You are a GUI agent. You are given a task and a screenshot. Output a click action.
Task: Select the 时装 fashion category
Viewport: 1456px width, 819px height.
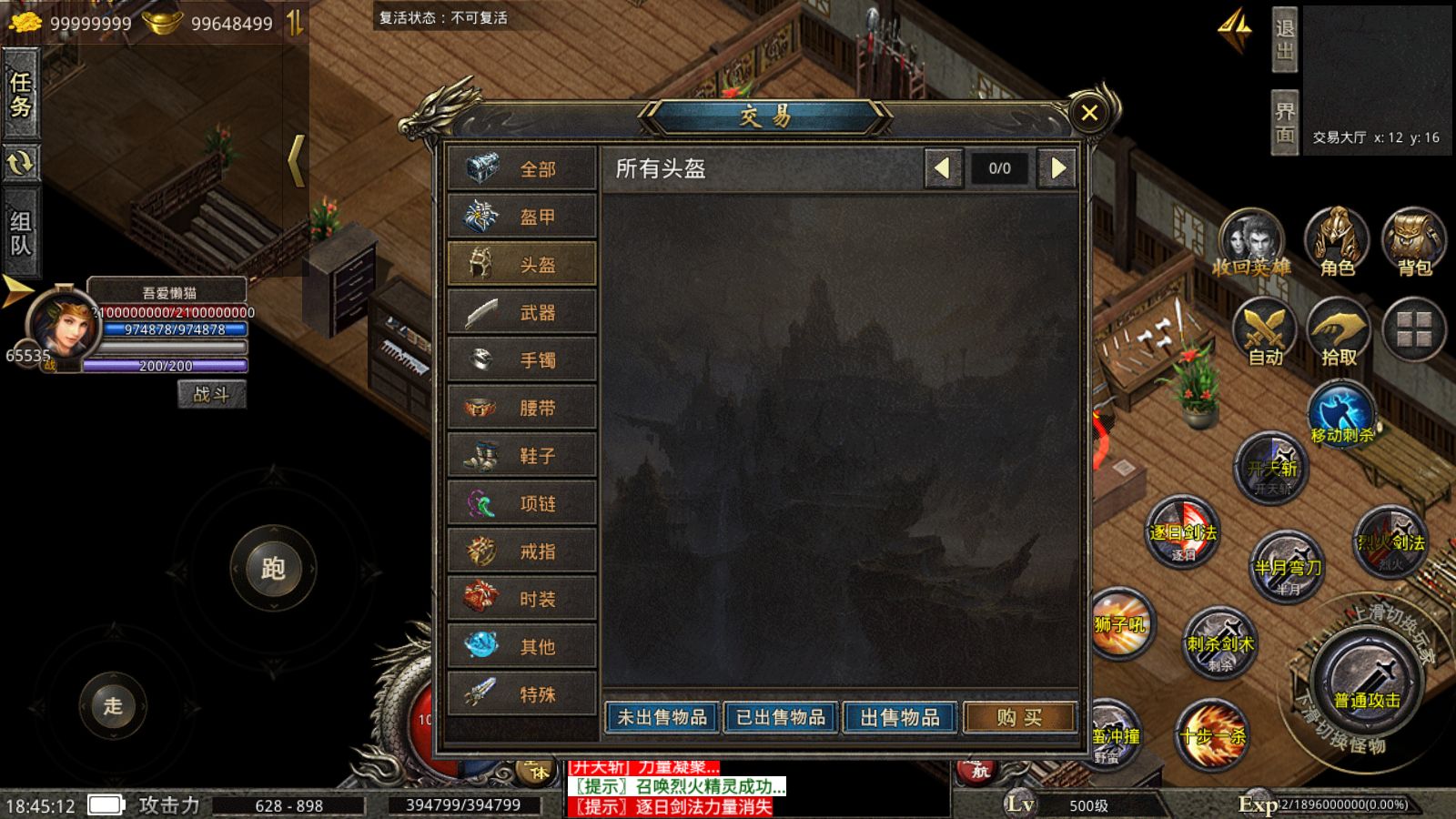pos(522,599)
